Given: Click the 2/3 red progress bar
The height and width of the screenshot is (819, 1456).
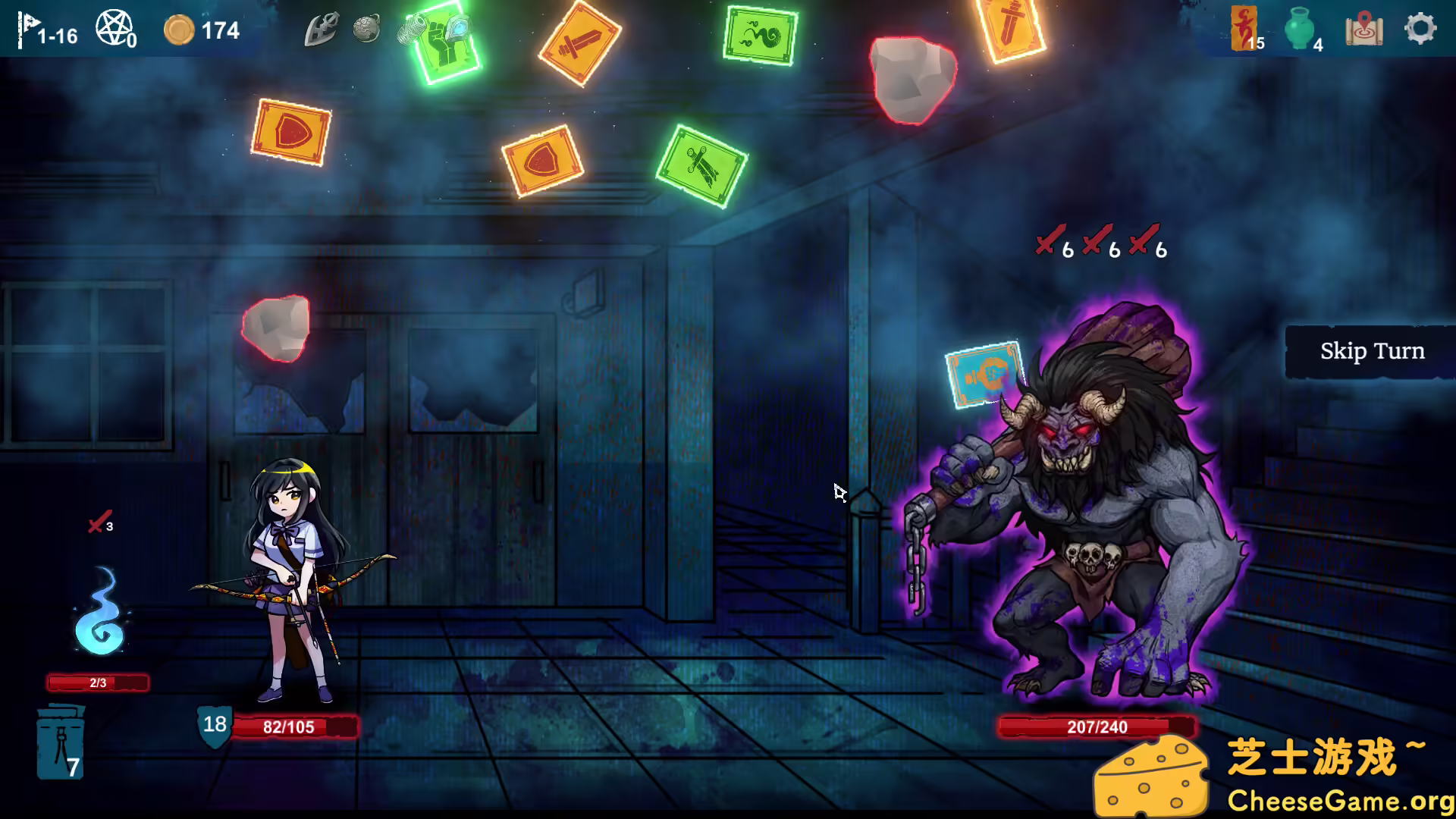Looking at the screenshot, I should pos(97,681).
